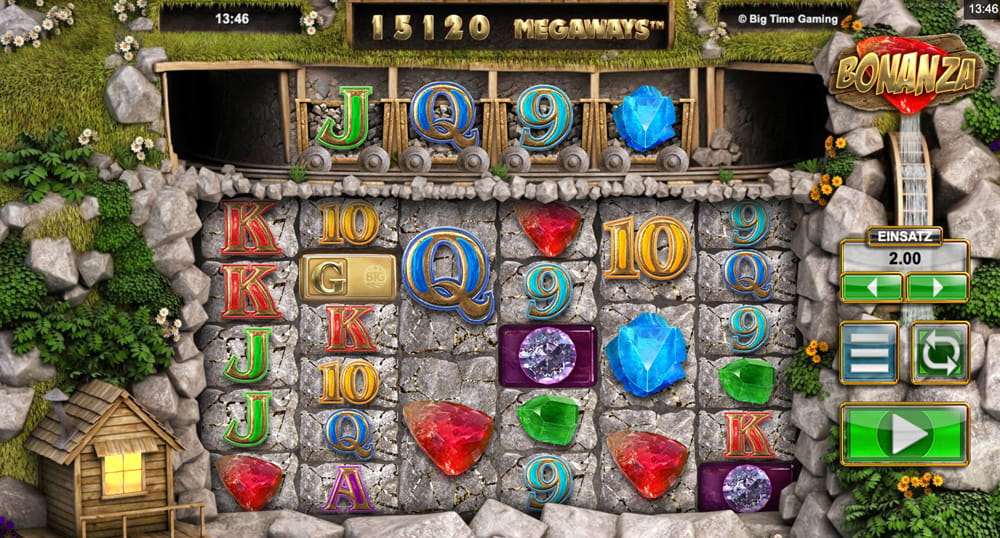Open the menu with three-line button
Screen dimensions: 1000x538
point(869,352)
